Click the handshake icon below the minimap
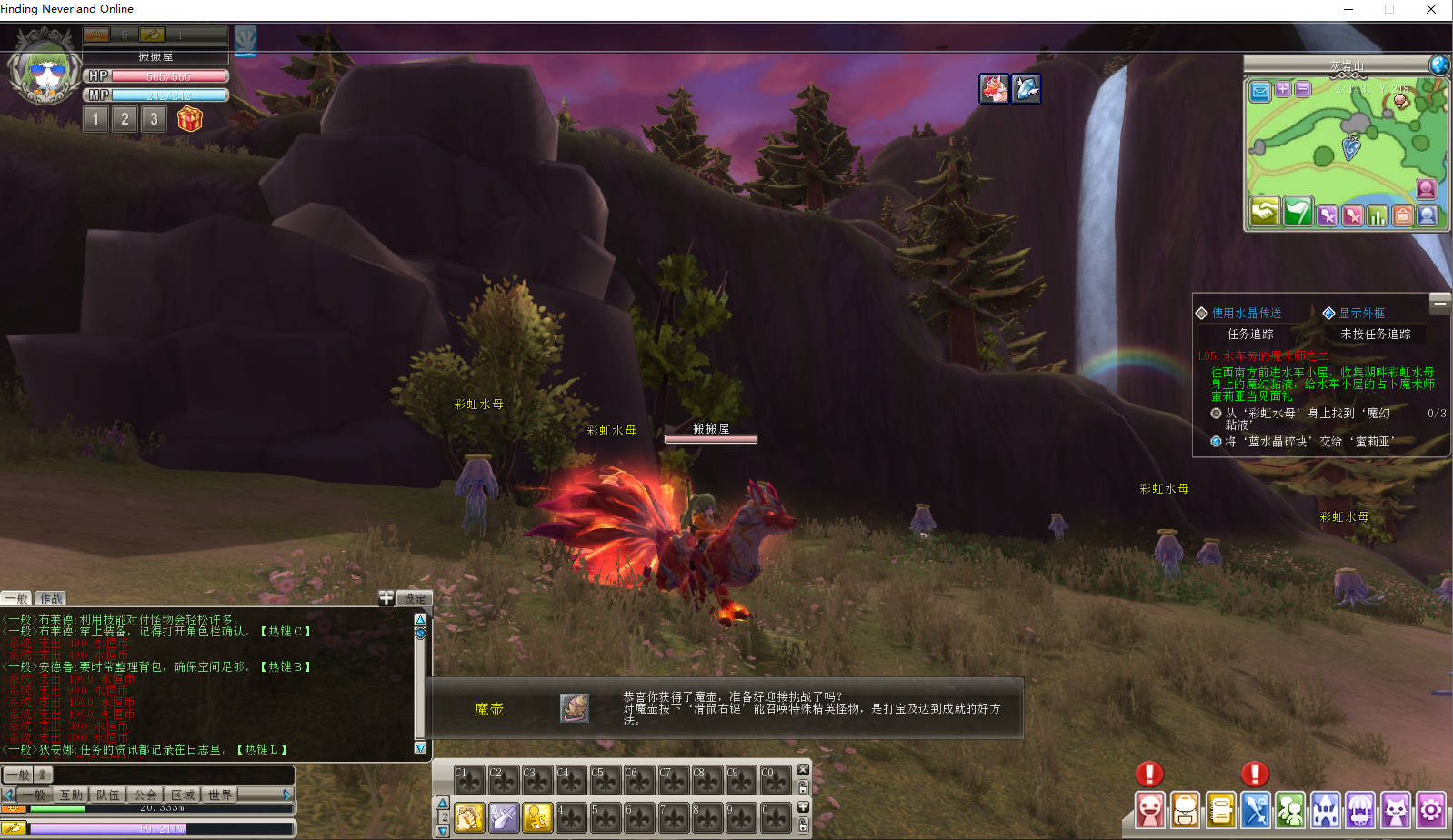 (1263, 211)
